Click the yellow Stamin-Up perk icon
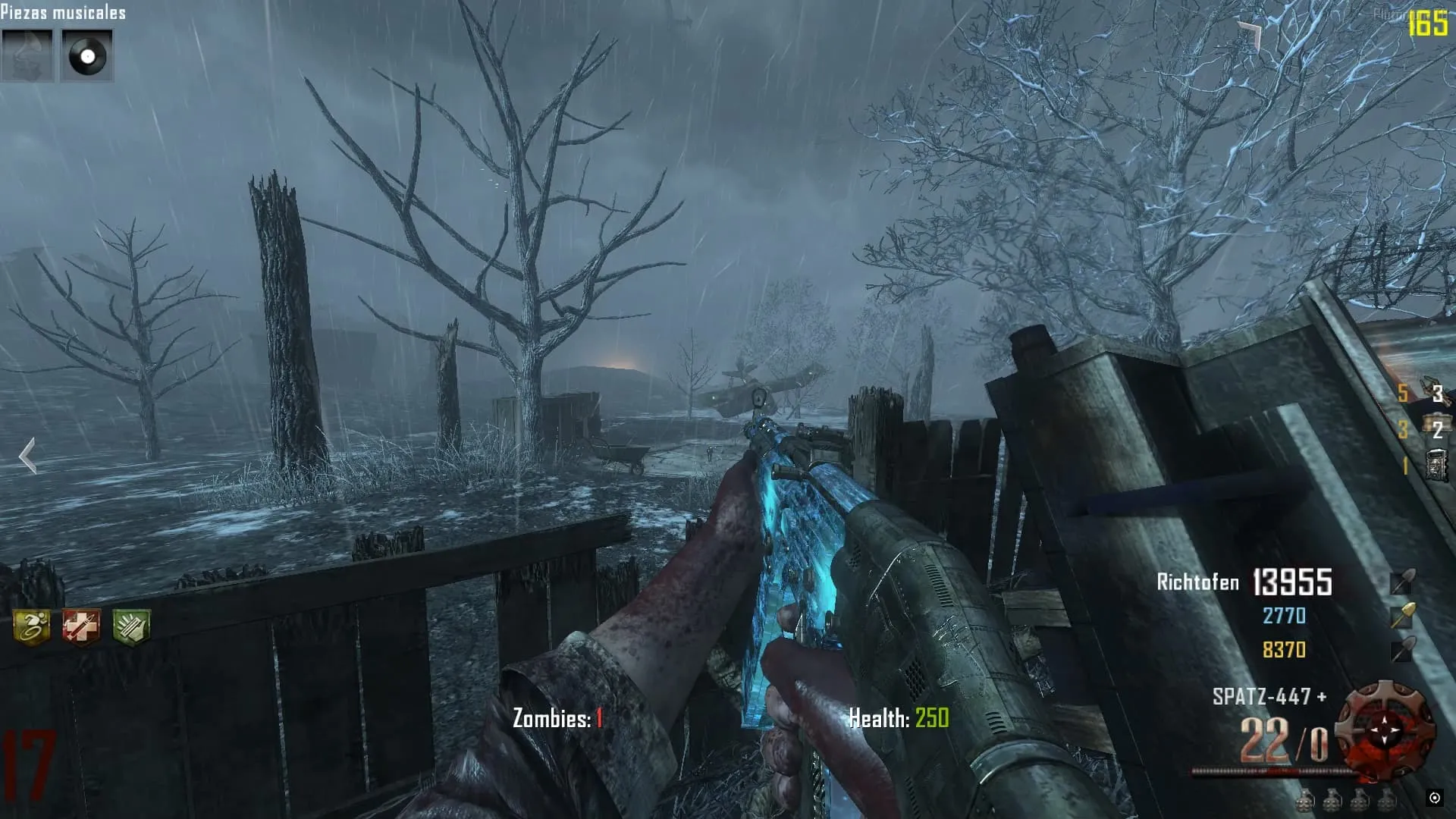 point(31,627)
